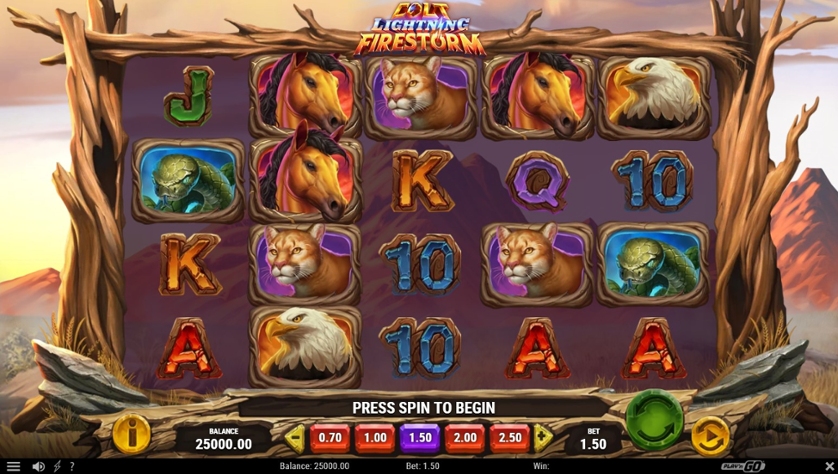Image resolution: width=838 pixels, height=474 pixels.
Task: Set the bet to 2.00
Action: click(464, 437)
